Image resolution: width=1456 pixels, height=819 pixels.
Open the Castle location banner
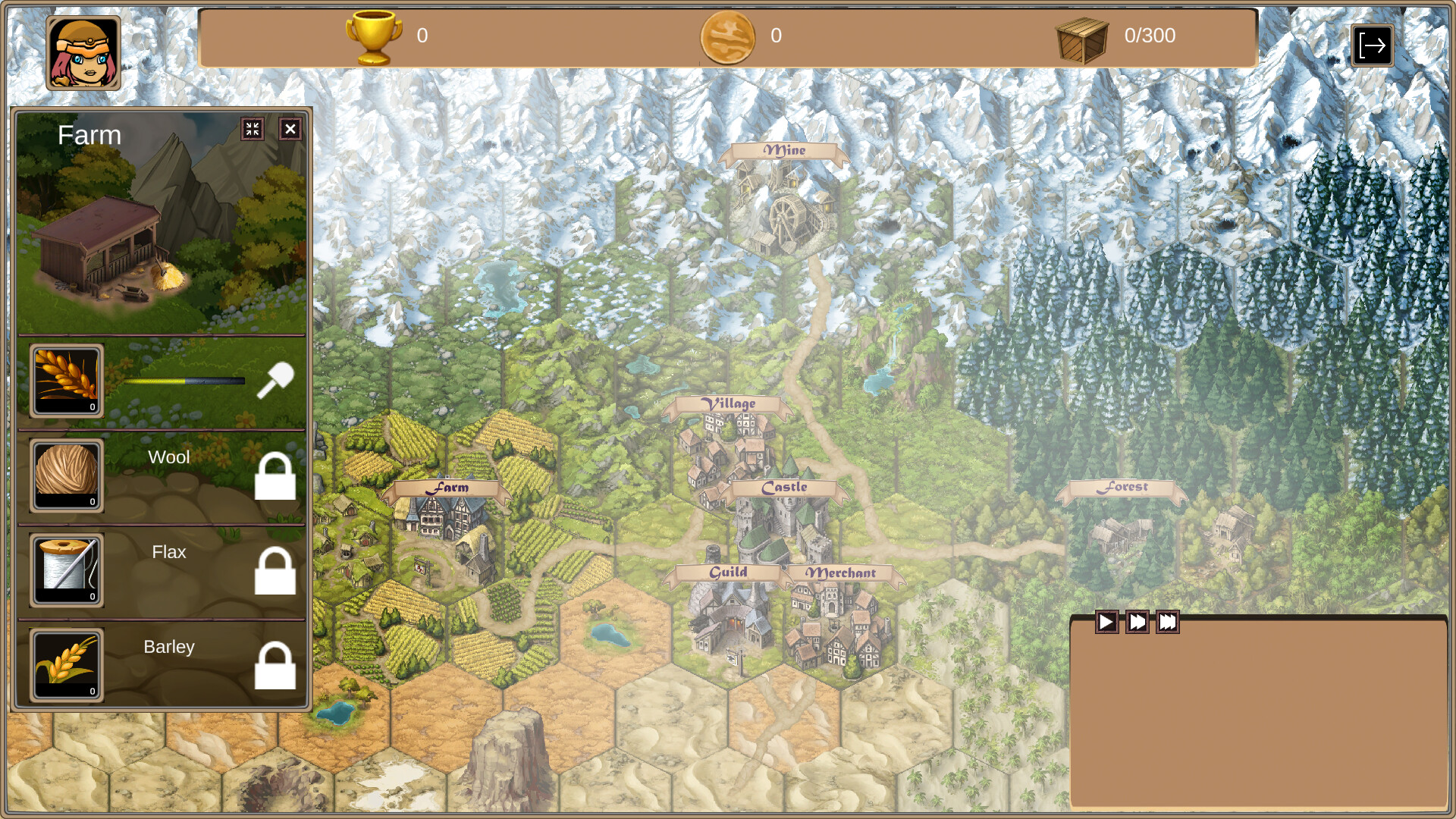(785, 488)
